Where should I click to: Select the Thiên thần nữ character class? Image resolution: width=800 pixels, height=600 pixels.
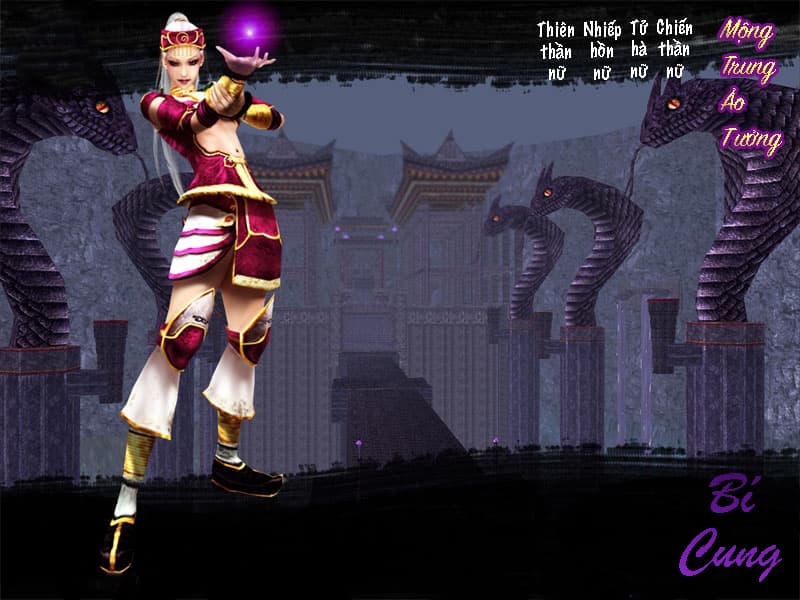pyautogui.click(x=556, y=50)
